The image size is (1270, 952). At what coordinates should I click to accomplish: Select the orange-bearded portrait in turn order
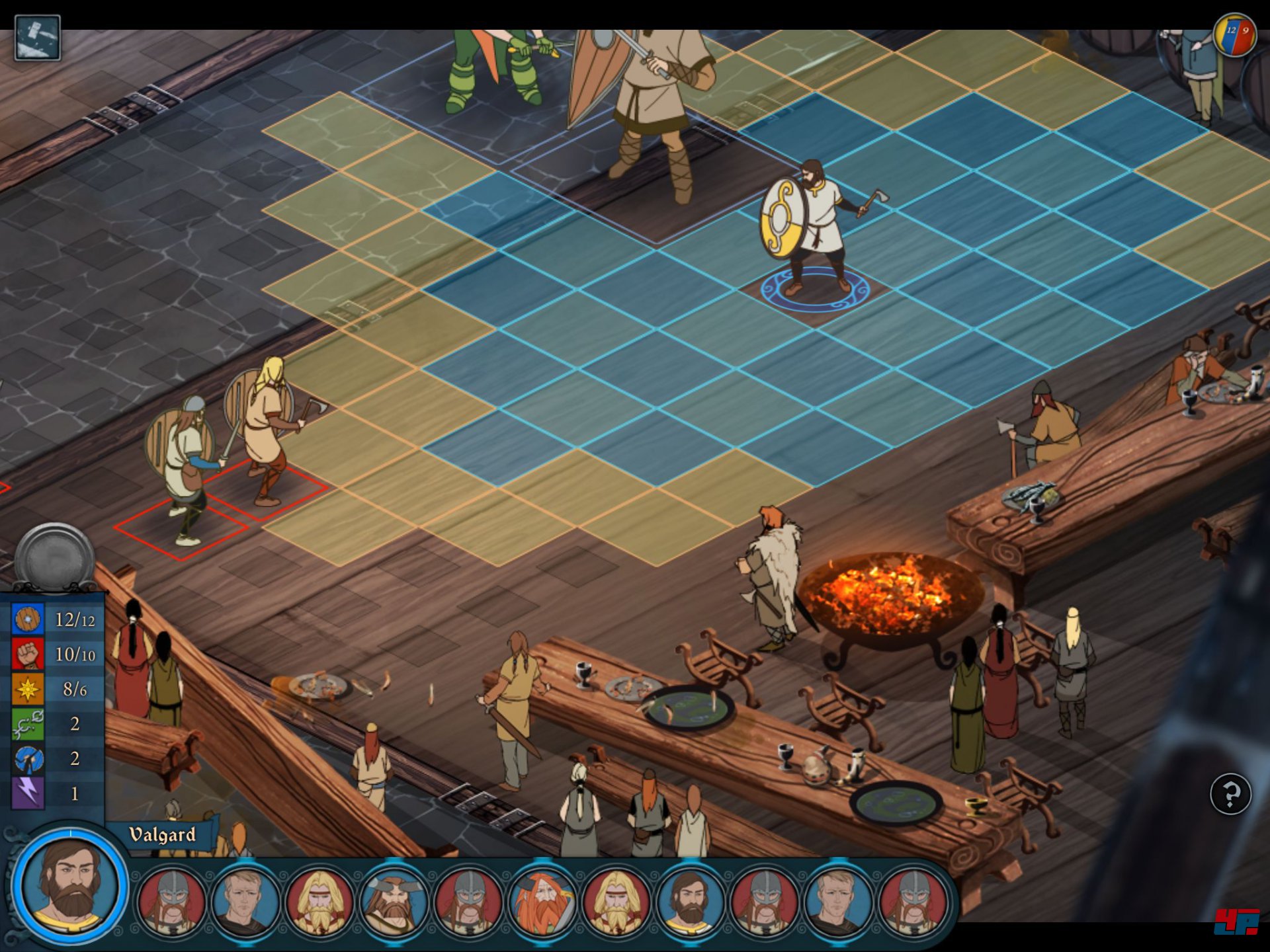coord(542,900)
